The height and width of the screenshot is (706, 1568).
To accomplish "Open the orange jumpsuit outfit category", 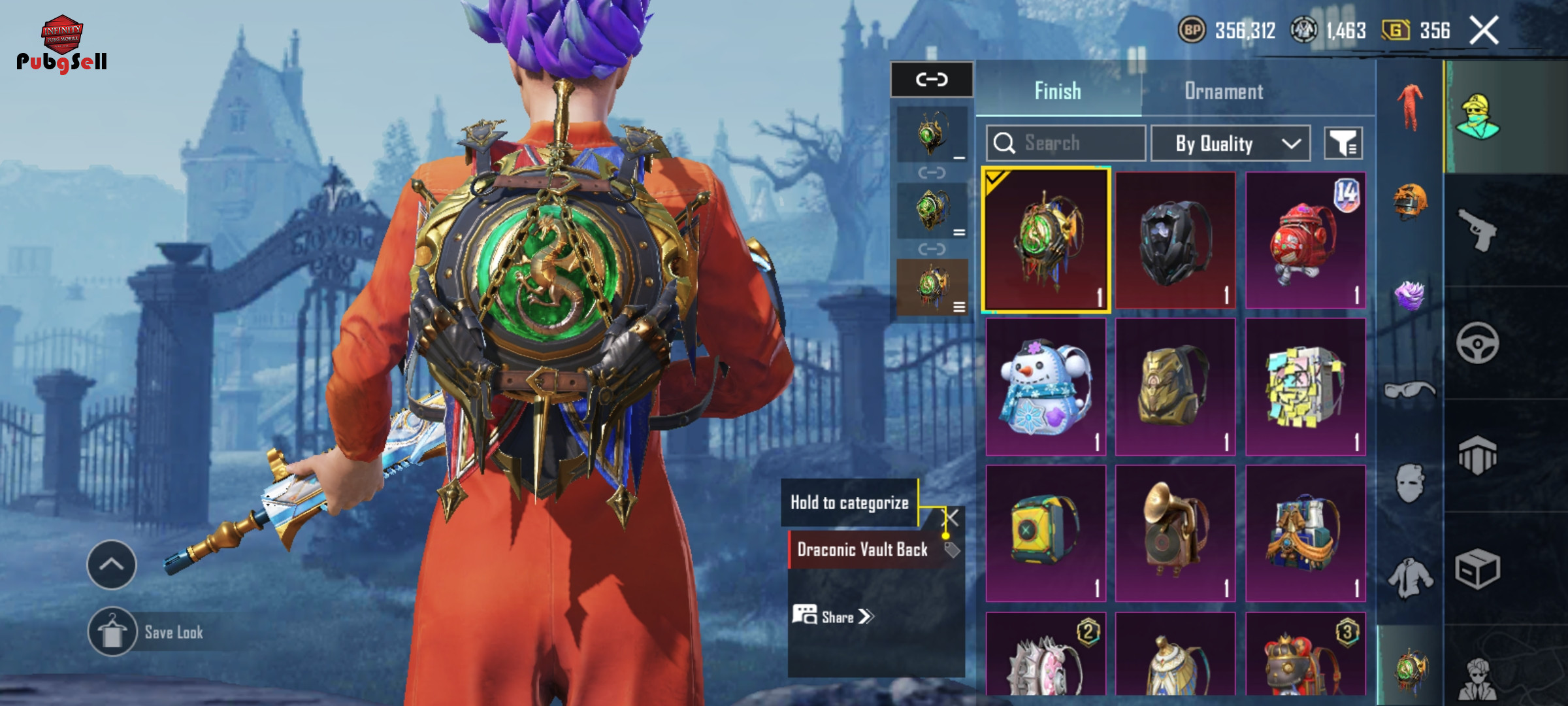I will [1410, 108].
